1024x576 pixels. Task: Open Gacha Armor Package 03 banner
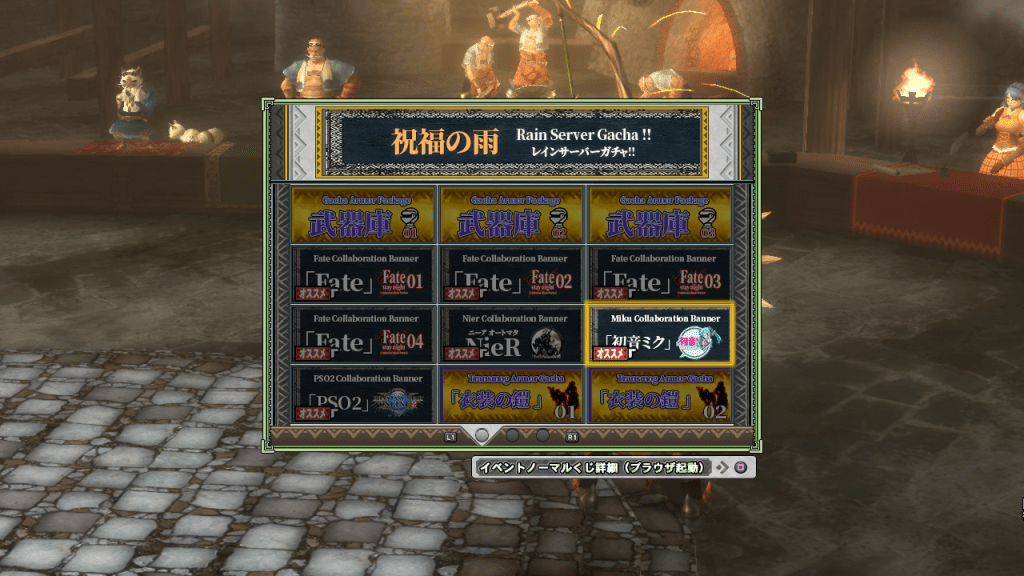(x=660, y=214)
